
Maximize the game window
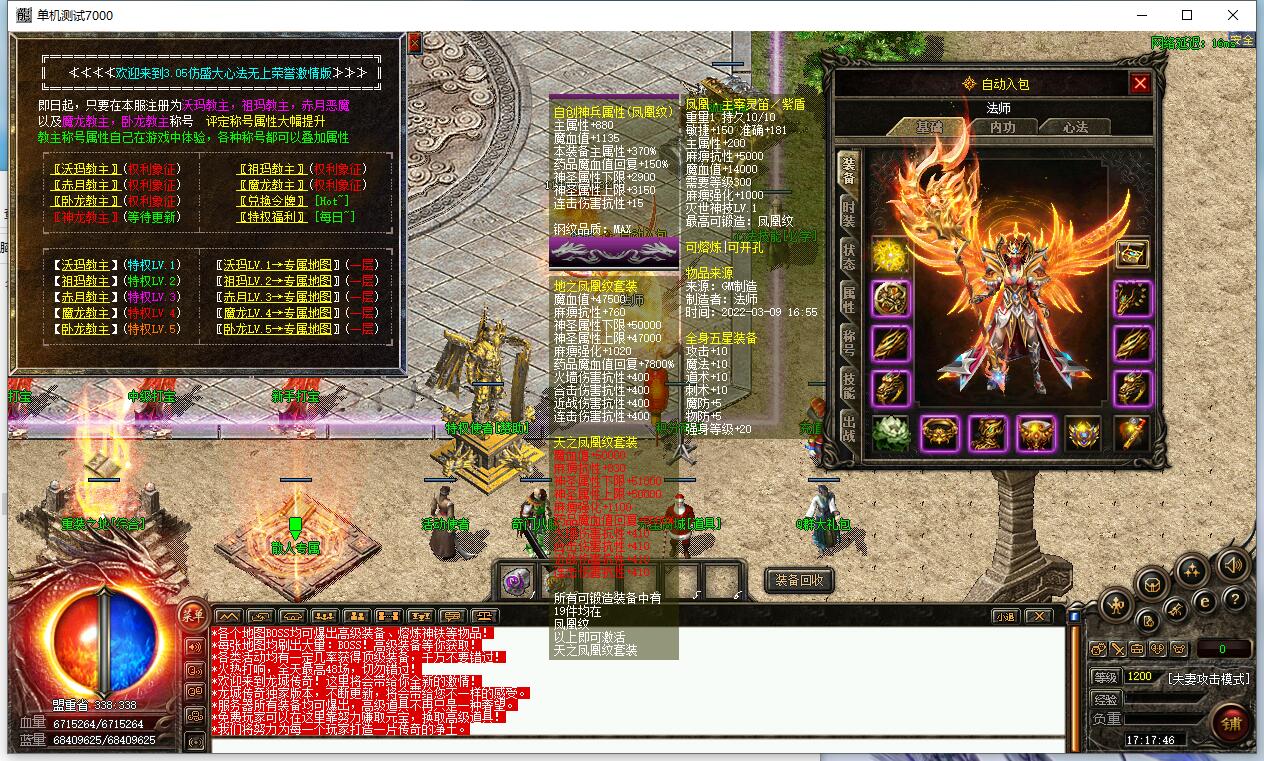tap(1187, 15)
